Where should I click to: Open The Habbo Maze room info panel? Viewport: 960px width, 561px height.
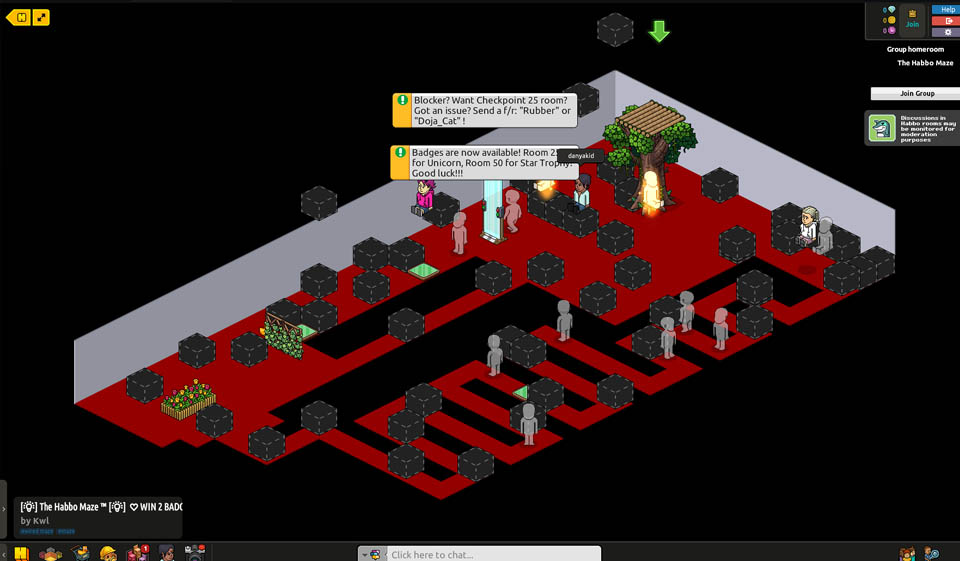click(100, 513)
